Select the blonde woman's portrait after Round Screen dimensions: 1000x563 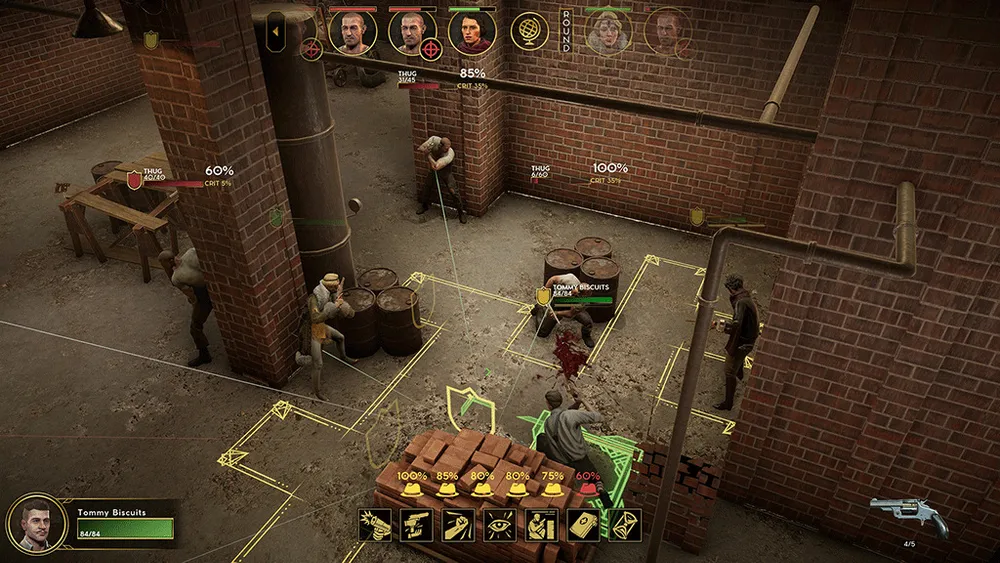[608, 32]
